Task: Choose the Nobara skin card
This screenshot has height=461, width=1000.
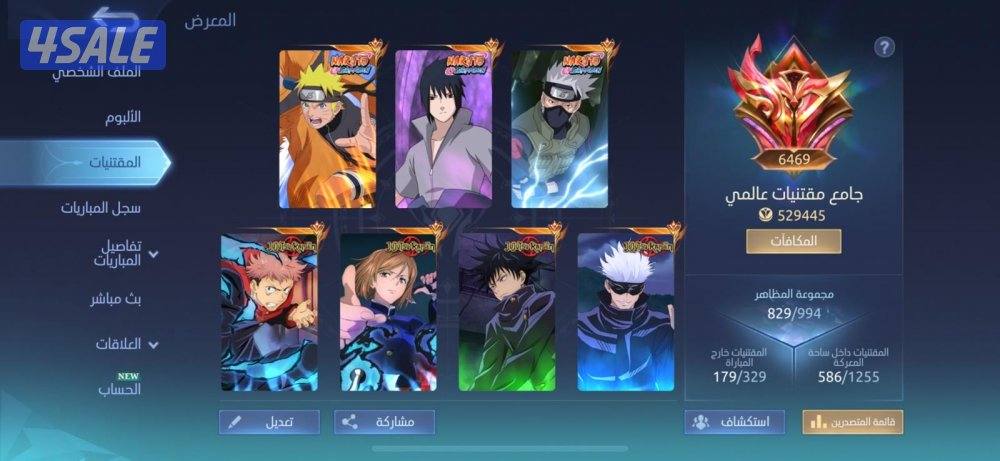Action: coord(388,312)
